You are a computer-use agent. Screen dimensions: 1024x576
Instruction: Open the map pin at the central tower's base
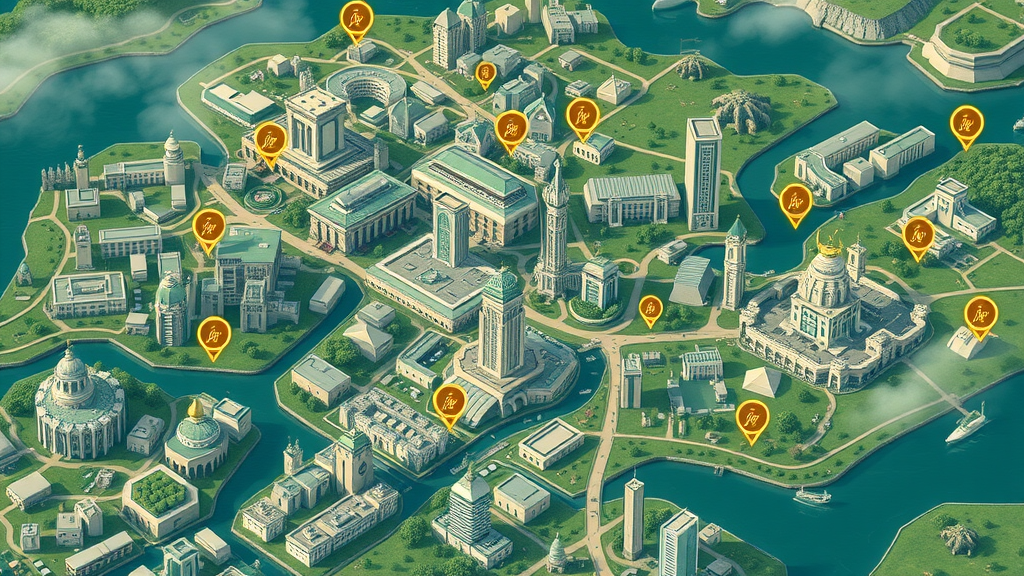(450, 402)
